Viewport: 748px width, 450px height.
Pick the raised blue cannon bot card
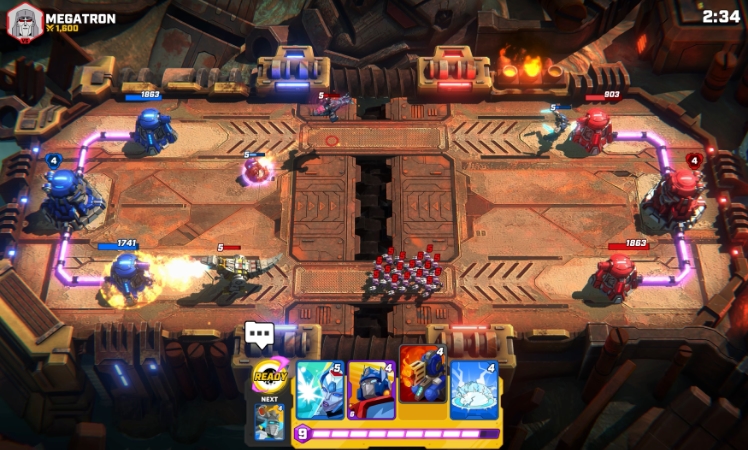423,374
